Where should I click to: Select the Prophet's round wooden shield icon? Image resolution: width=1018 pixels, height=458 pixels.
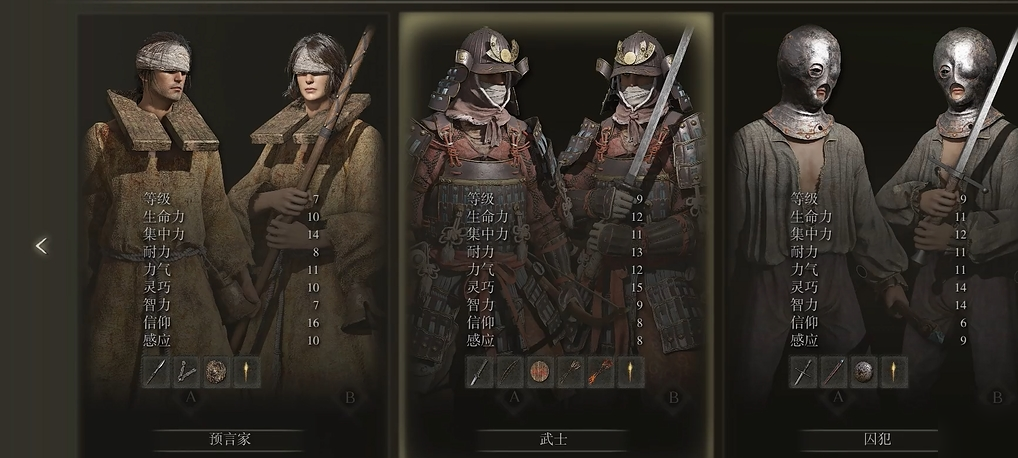pyautogui.click(x=216, y=372)
